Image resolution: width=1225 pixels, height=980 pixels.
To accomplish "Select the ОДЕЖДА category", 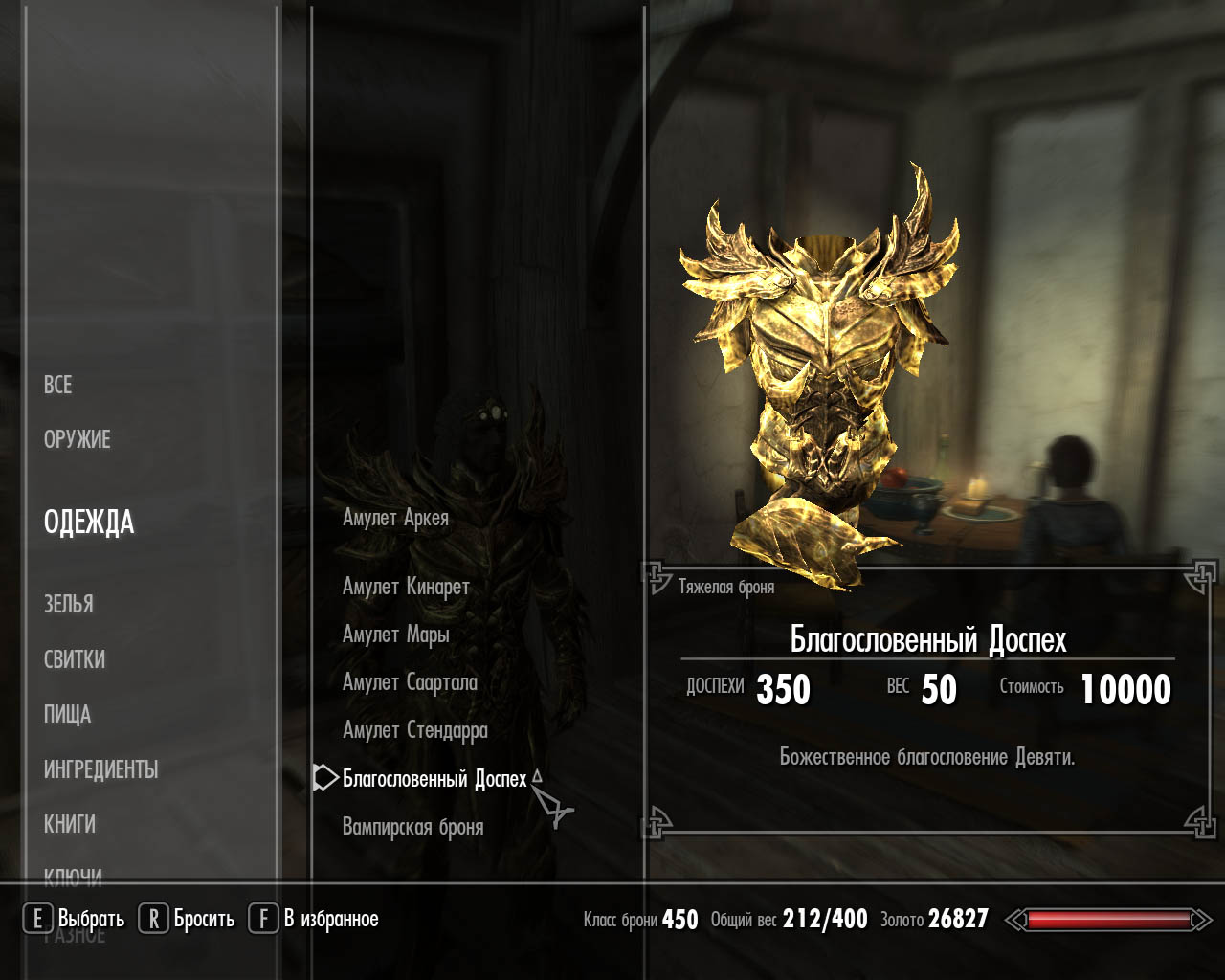I will click(x=89, y=523).
